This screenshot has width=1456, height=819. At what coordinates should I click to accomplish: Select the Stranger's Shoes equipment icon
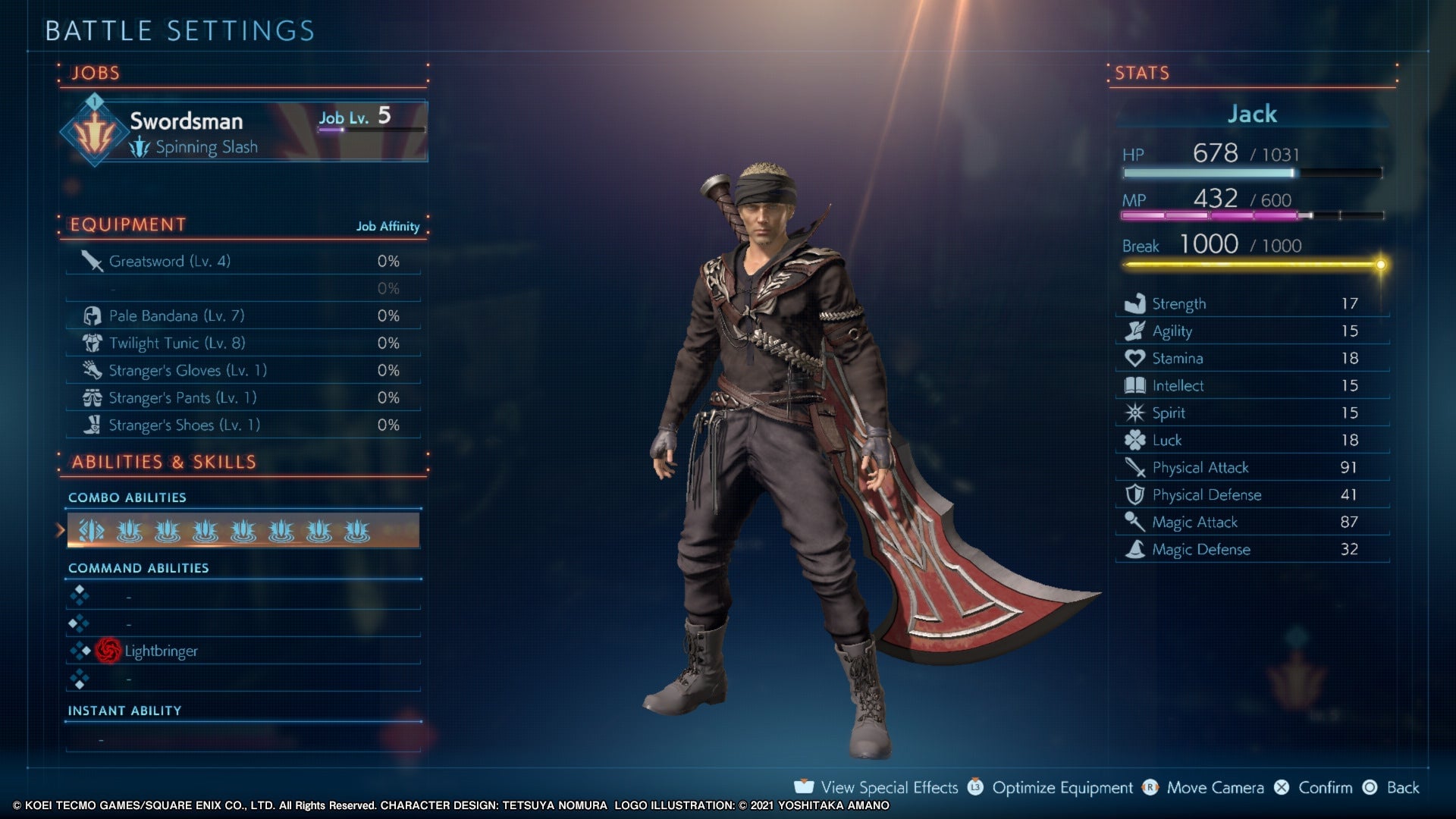pyautogui.click(x=91, y=424)
